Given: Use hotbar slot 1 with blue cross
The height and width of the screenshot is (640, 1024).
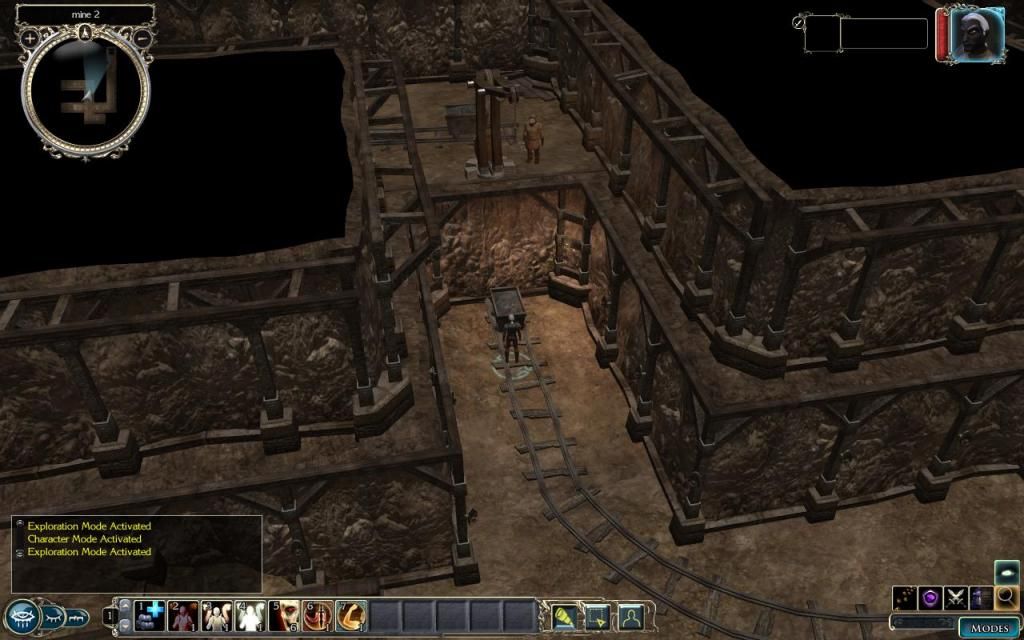Looking at the screenshot, I should tap(150, 615).
